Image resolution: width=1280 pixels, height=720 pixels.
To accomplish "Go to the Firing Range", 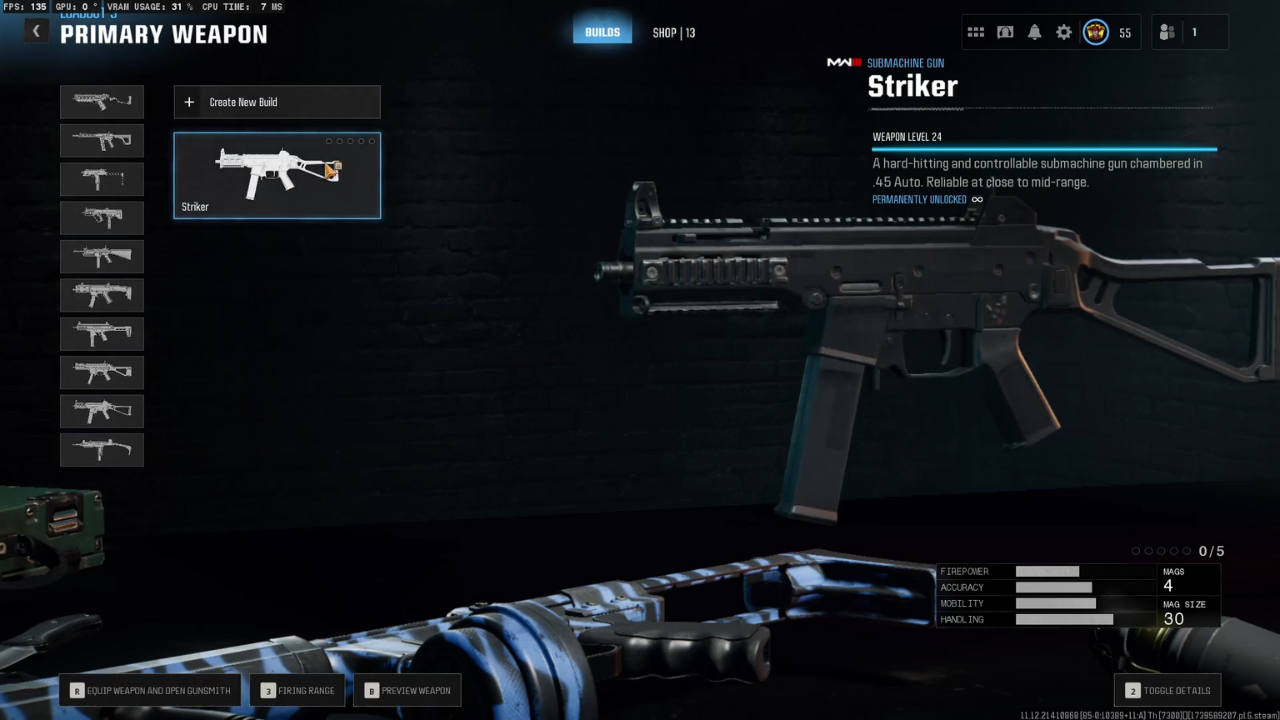I will [298, 690].
